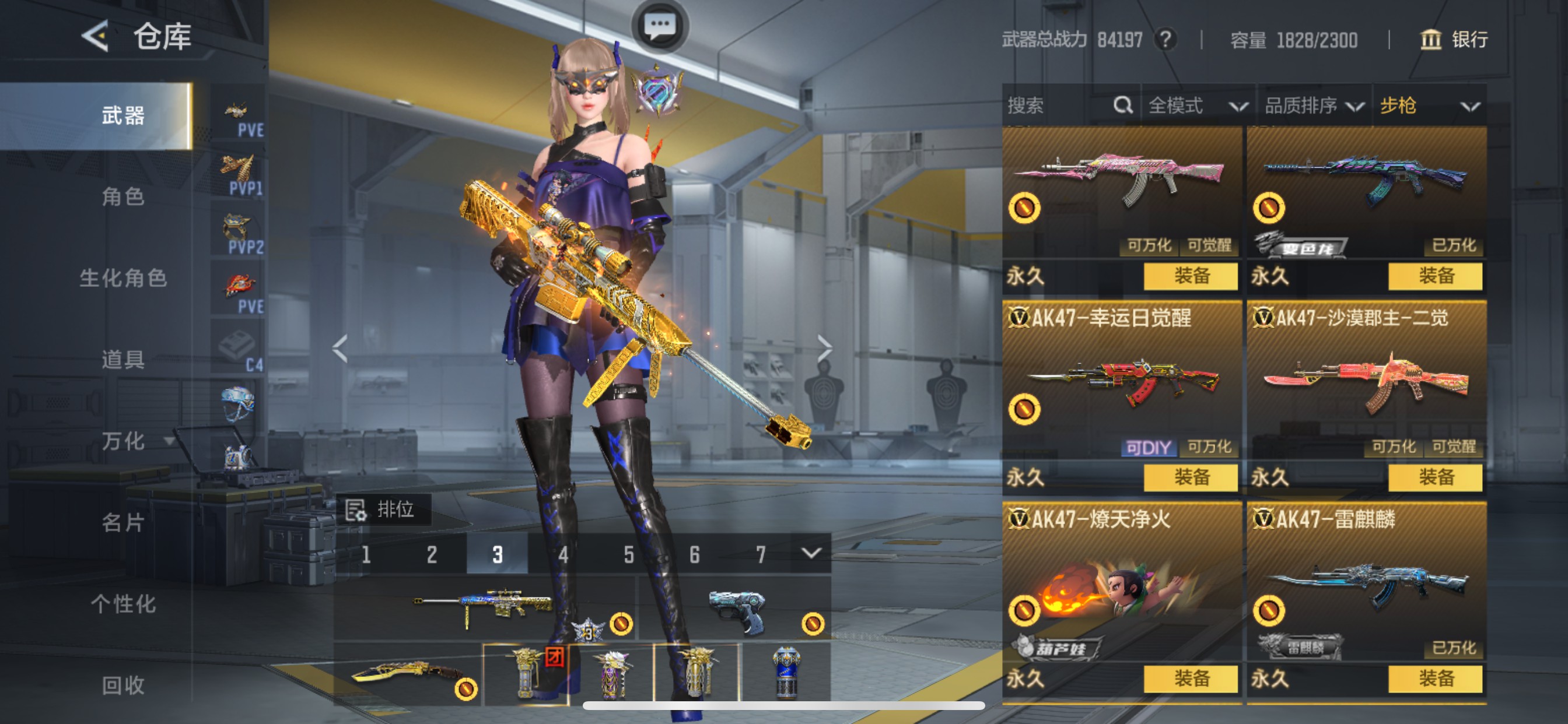Go back from the 仓库 warehouse screen

pos(96,37)
